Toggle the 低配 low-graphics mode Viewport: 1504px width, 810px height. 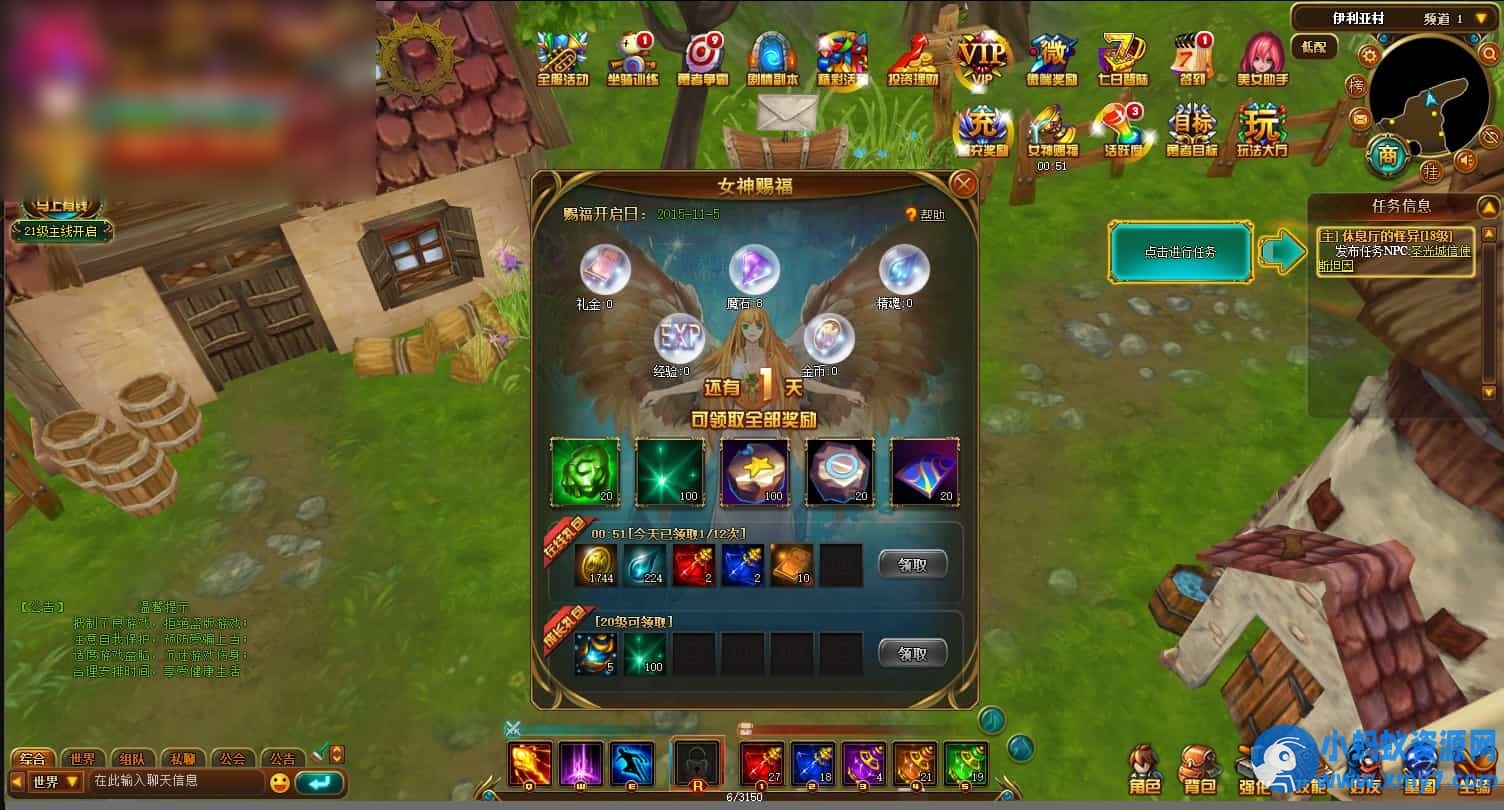pos(1315,47)
